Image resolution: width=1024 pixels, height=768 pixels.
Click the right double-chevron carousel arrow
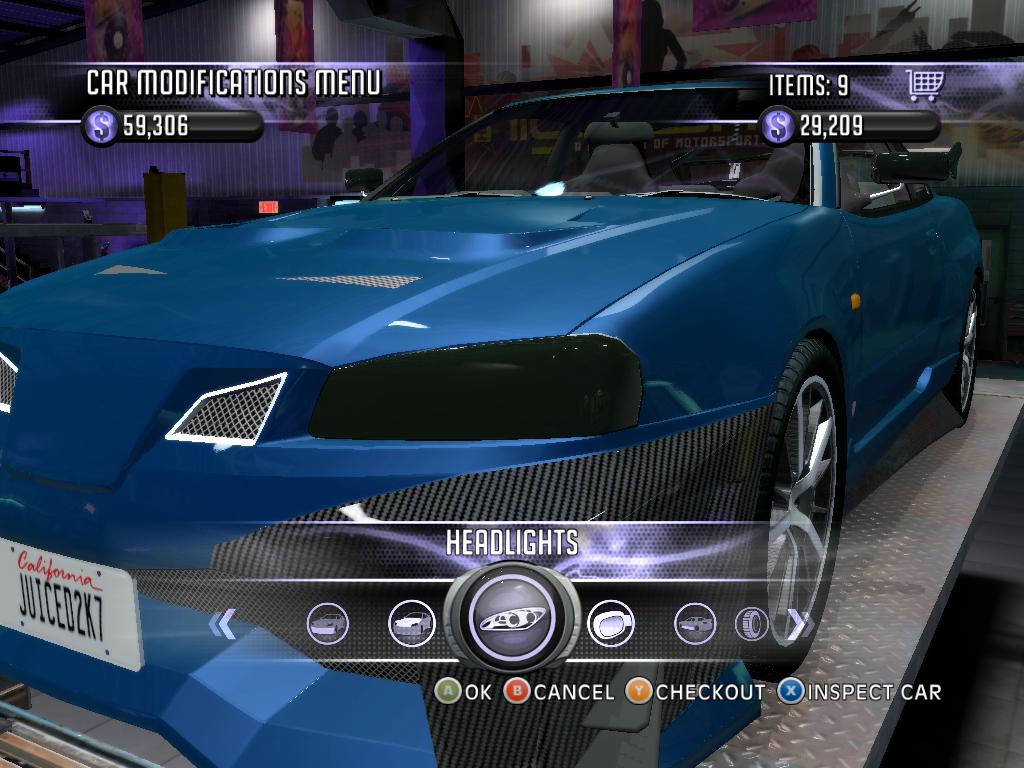click(x=797, y=625)
